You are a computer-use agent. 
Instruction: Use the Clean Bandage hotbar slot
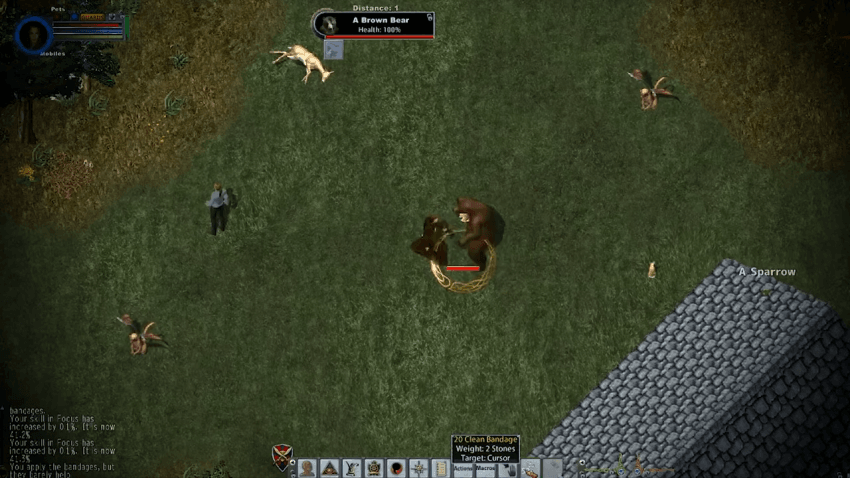click(530, 468)
